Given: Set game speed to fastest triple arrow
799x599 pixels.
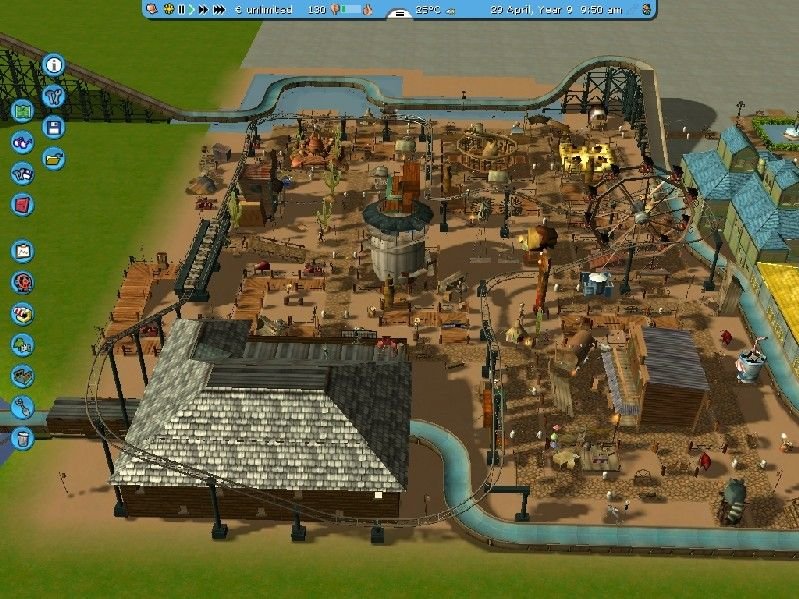Looking at the screenshot, I should pos(219,9).
